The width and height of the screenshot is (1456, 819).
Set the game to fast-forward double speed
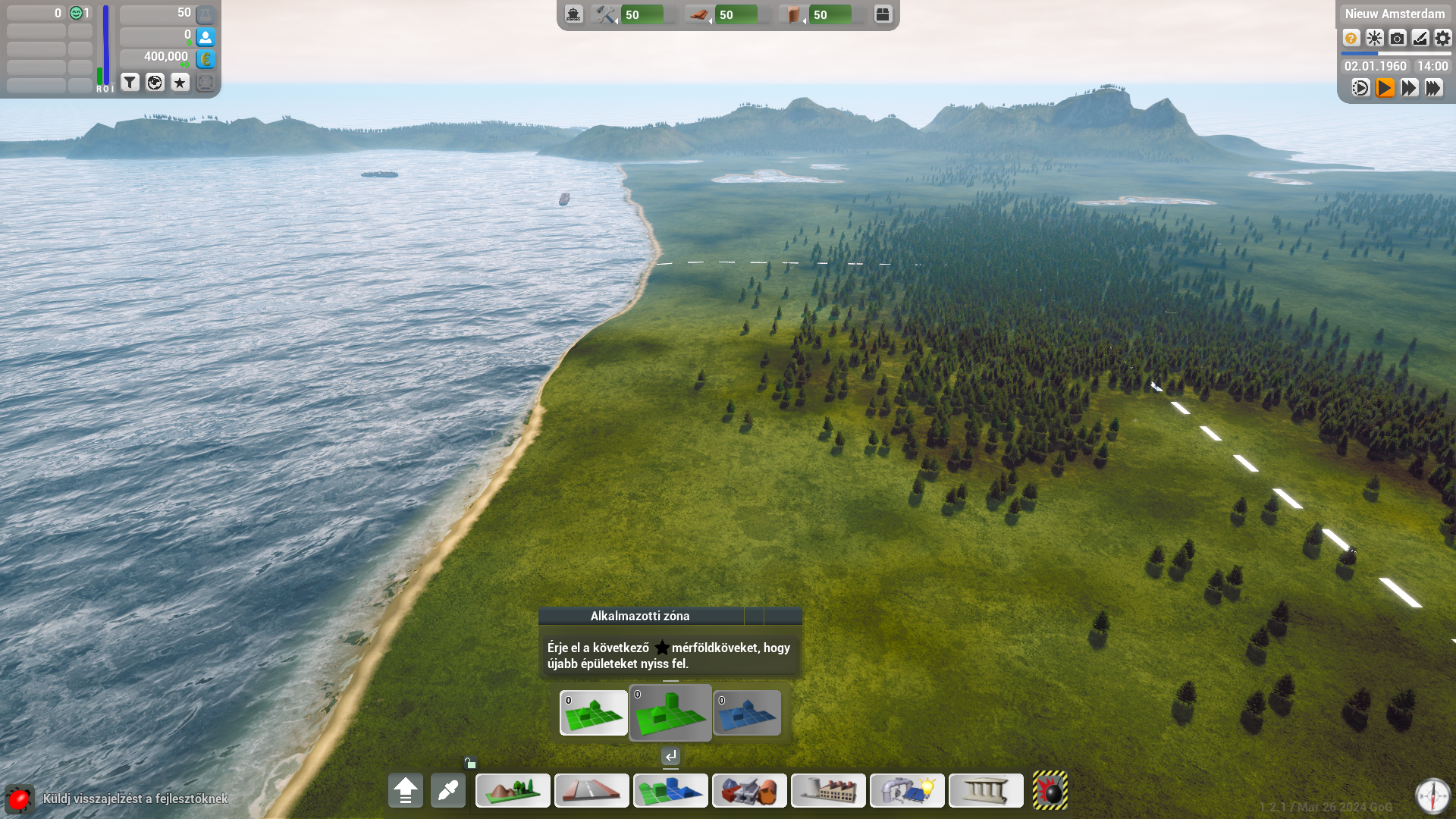pyautogui.click(x=1409, y=88)
